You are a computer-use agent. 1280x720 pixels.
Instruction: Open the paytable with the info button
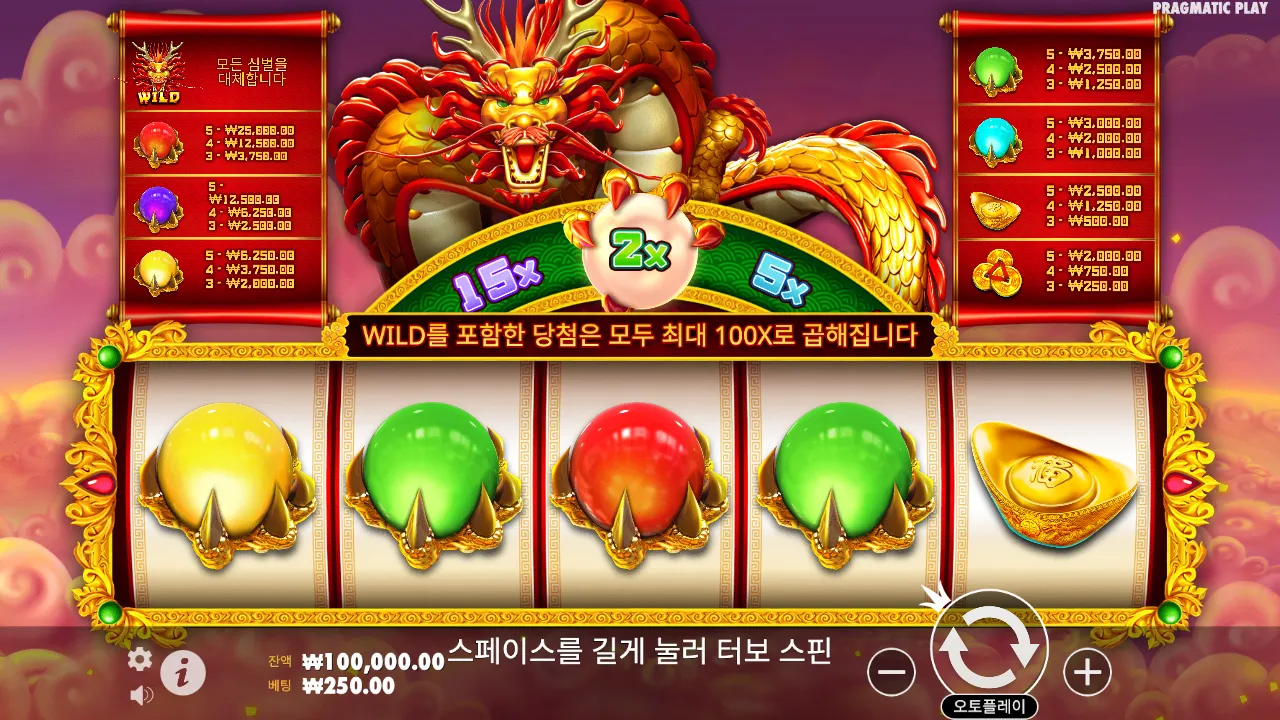tap(181, 672)
